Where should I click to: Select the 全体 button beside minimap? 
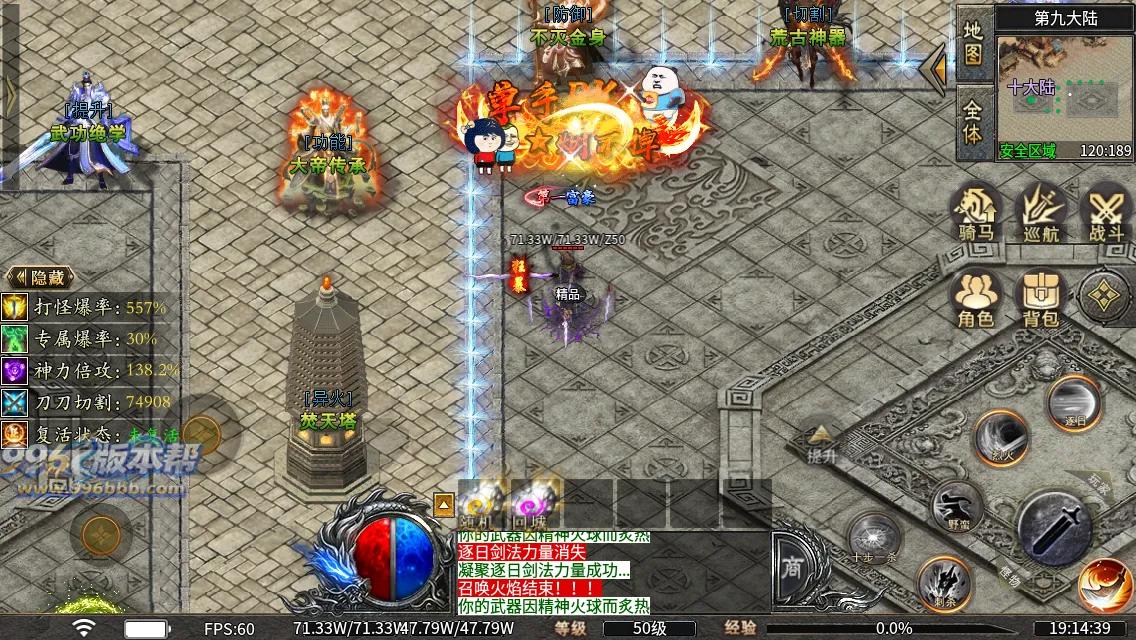click(973, 121)
